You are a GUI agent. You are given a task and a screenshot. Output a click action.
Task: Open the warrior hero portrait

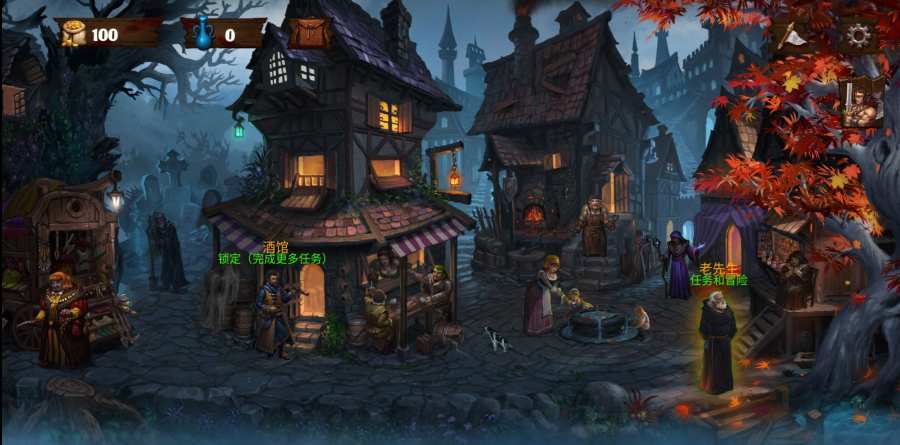(860, 101)
